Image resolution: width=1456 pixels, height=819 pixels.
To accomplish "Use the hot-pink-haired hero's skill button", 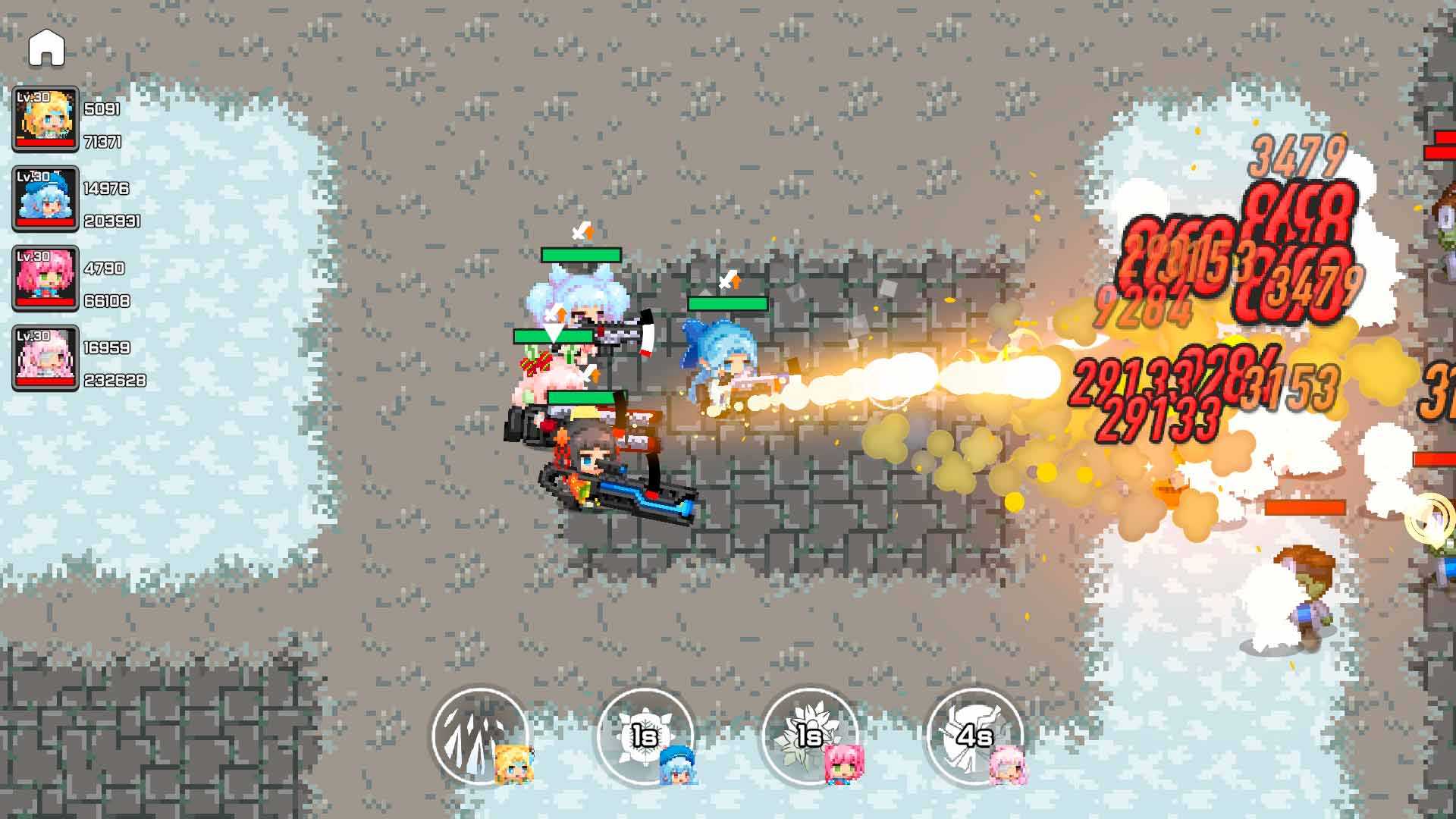I will click(809, 734).
